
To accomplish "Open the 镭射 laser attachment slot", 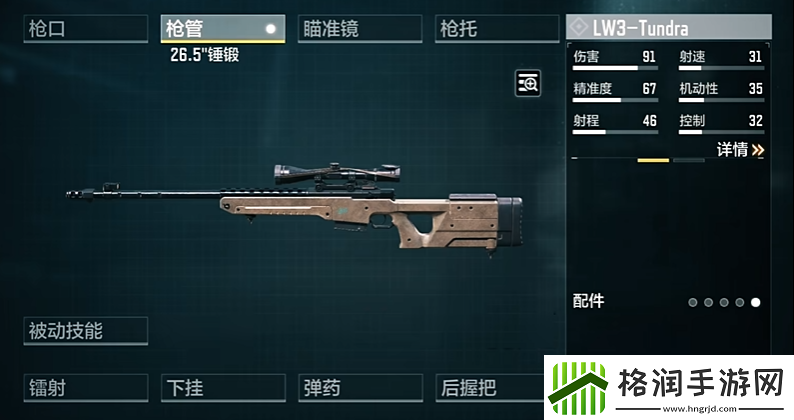I will click(x=85, y=387).
